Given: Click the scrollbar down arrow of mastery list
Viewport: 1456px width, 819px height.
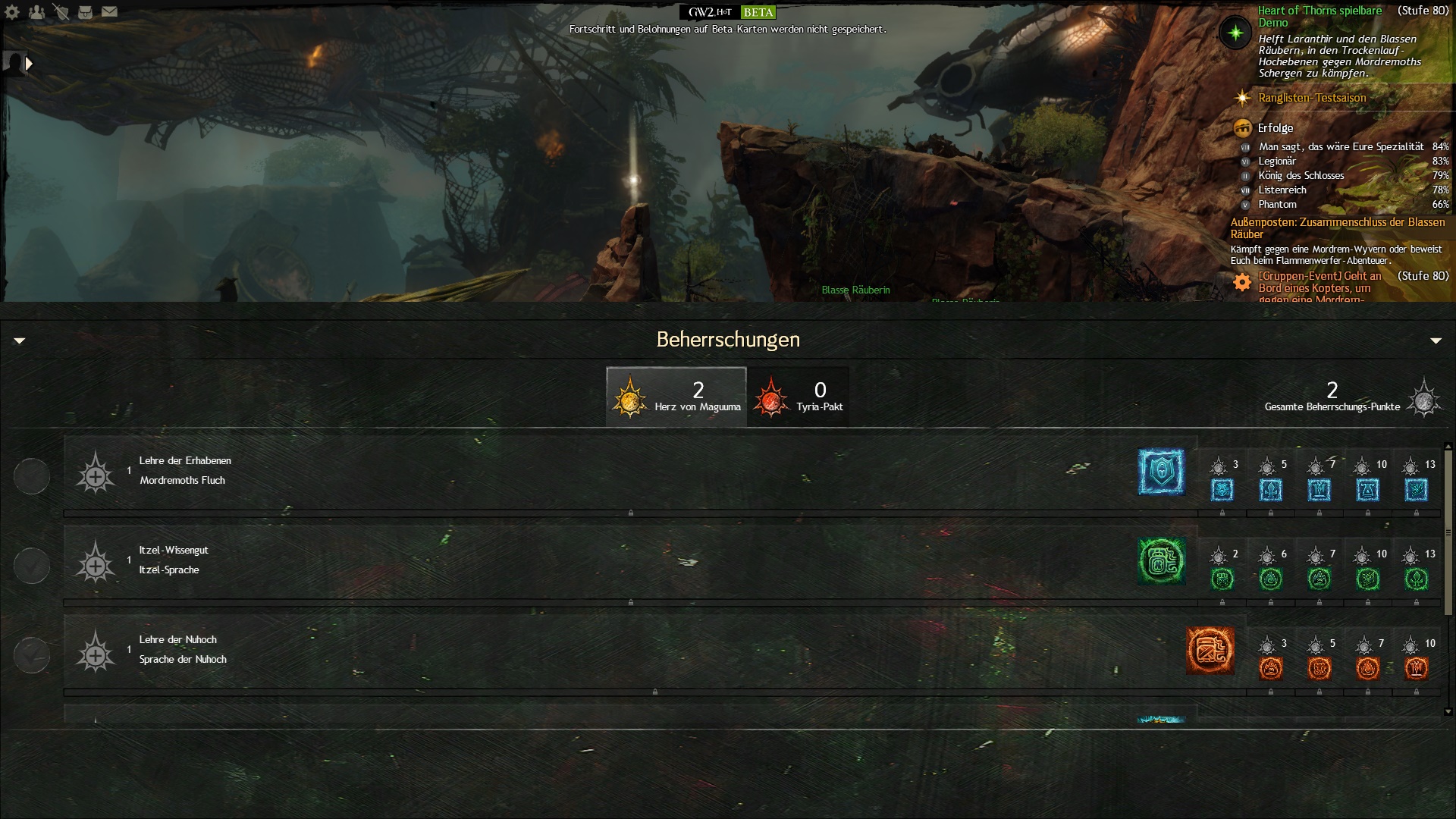Looking at the screenshot, I should pos(1448,711).
